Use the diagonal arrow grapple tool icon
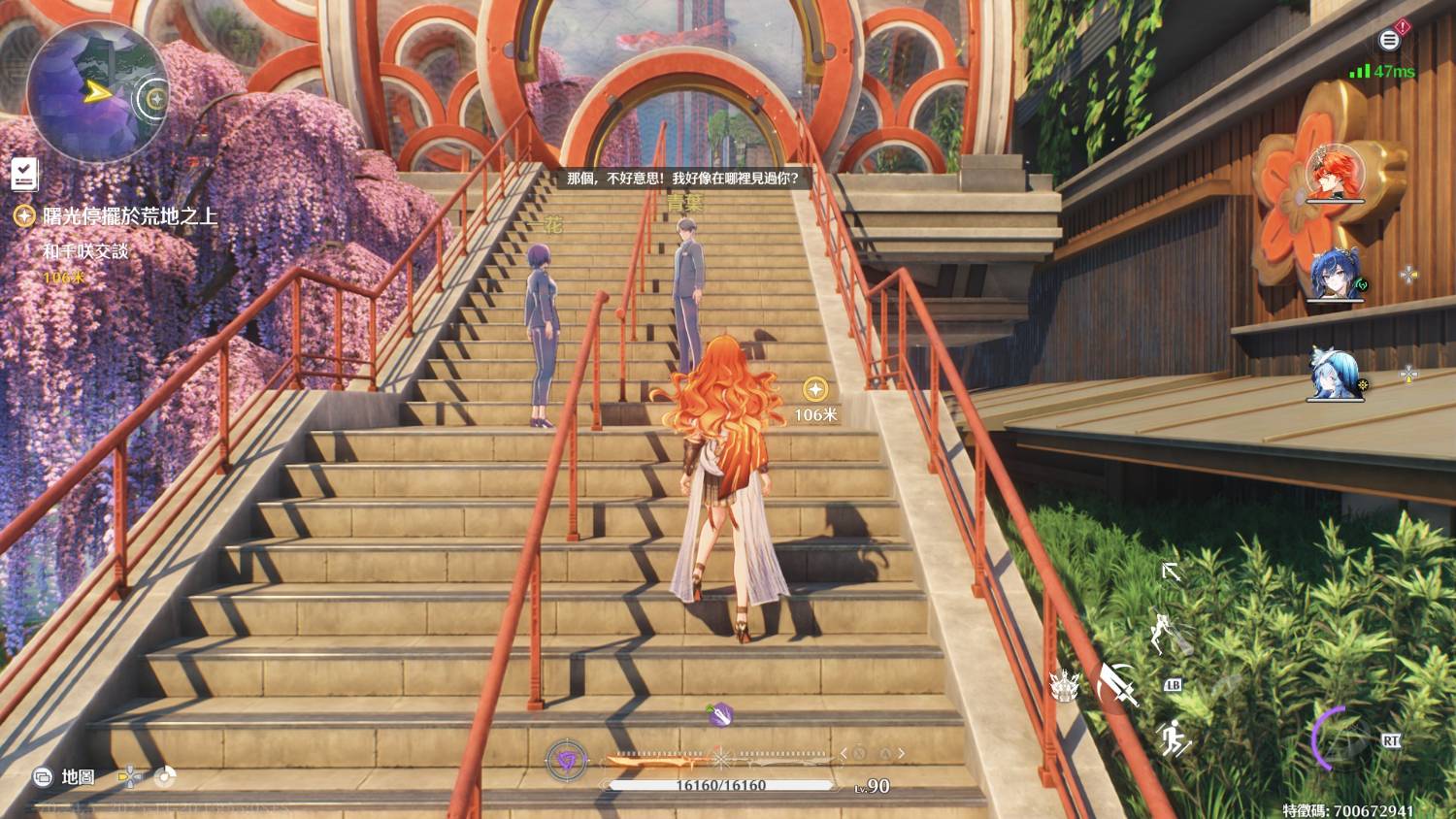 pos(1172,572)
